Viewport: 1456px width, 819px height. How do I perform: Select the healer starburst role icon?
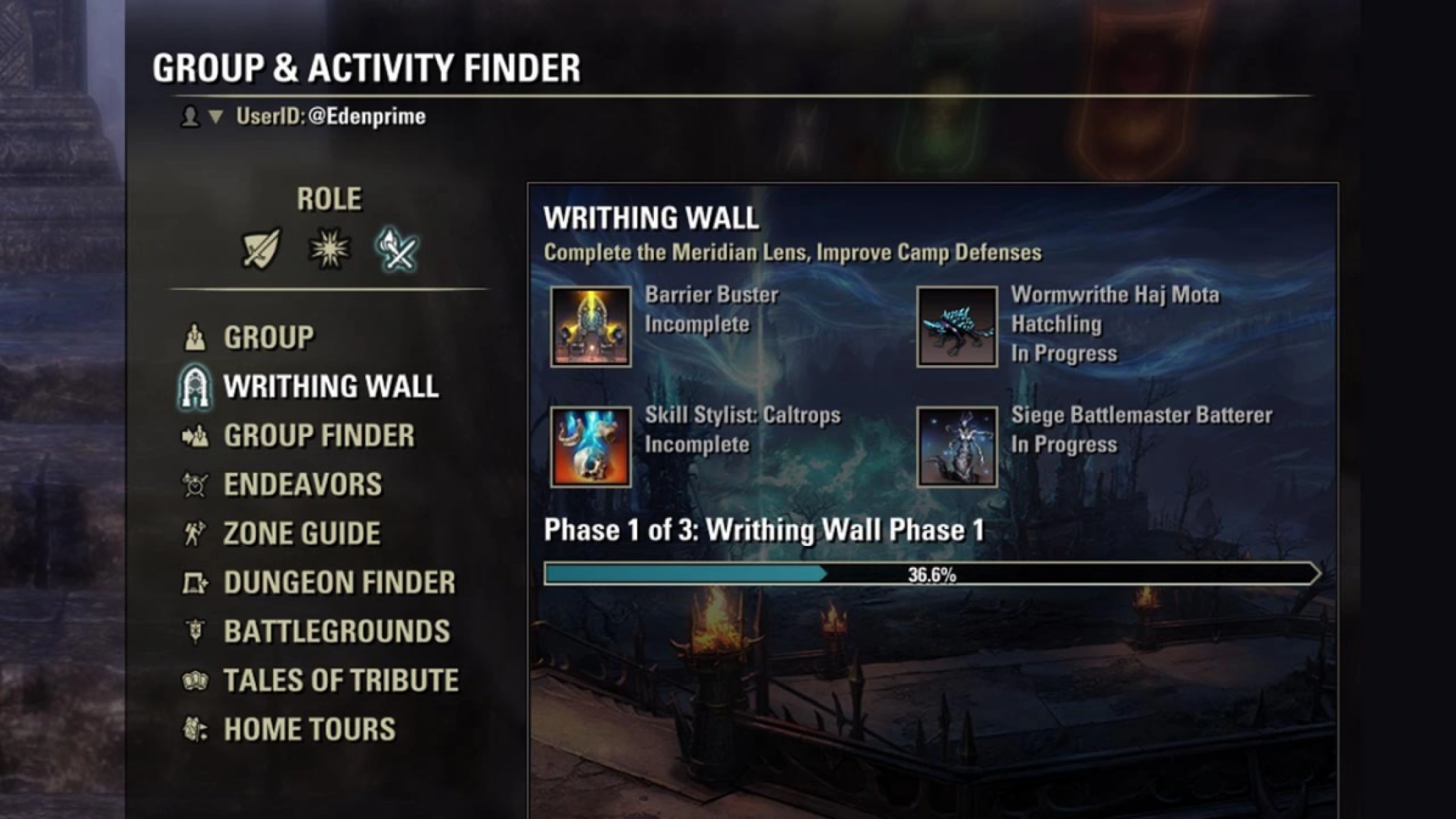[329, 248]
